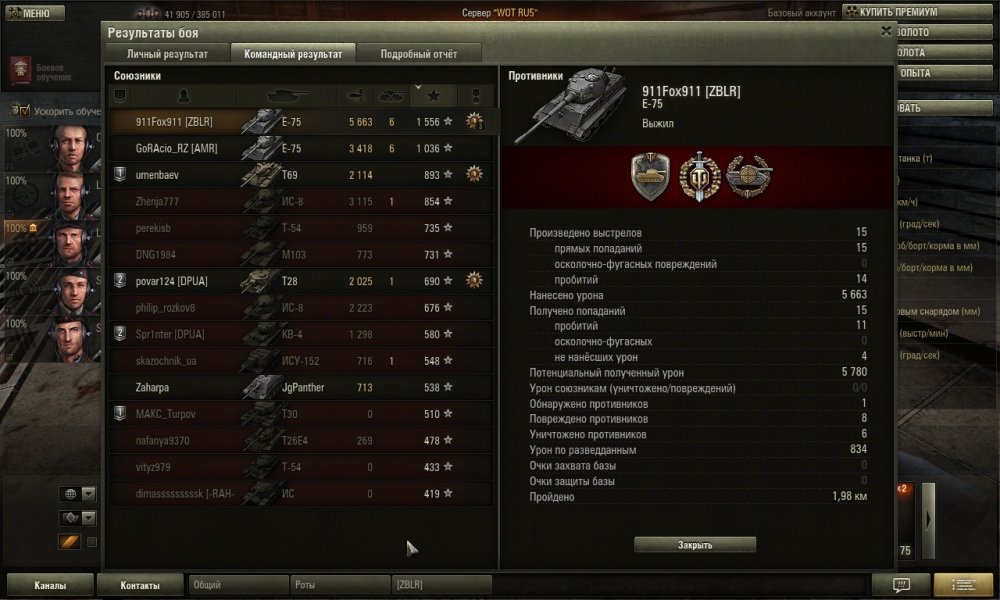Open the notifications list button

click(963, 585)
